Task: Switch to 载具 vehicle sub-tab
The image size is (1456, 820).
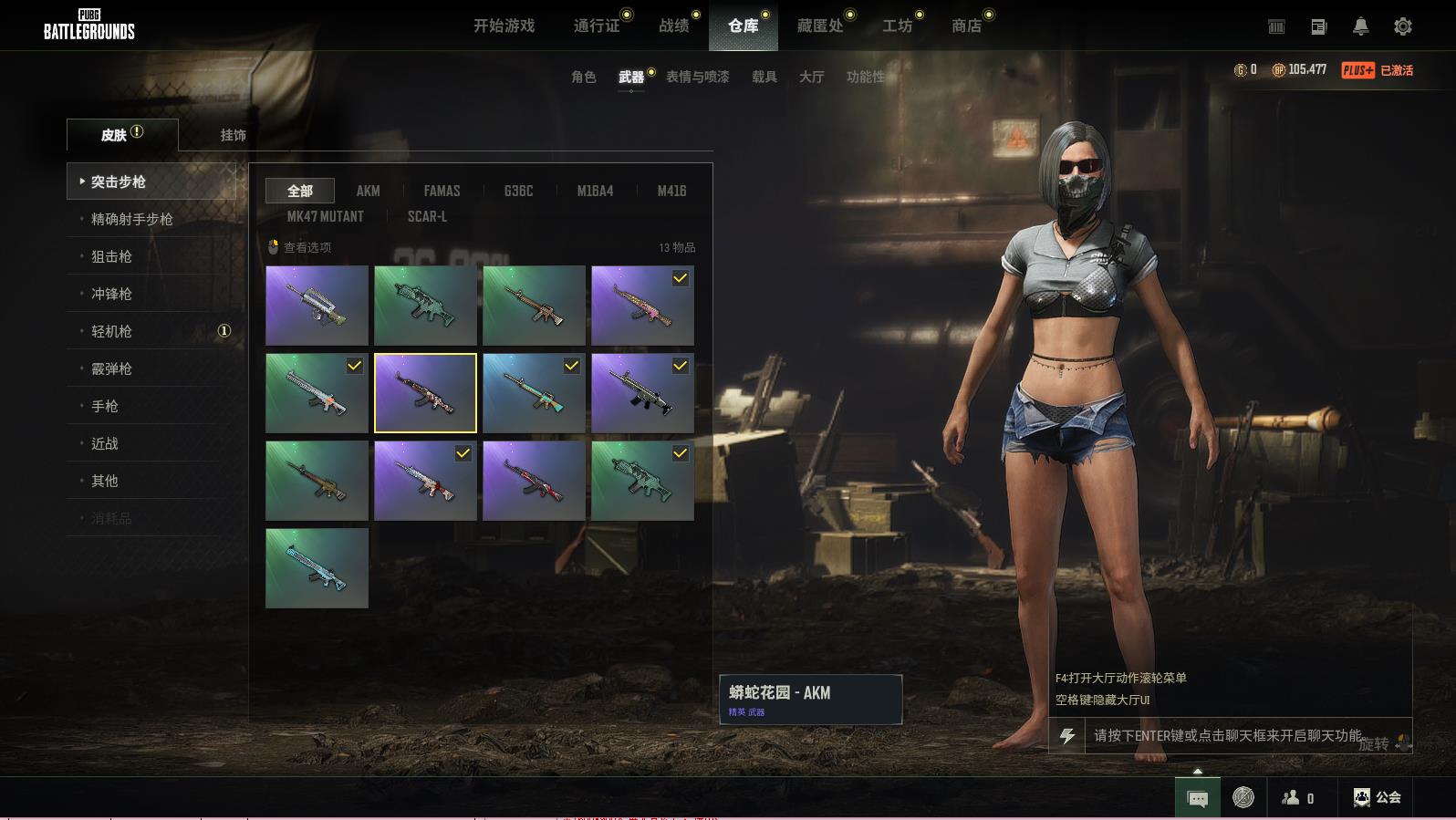Action: 764,77
